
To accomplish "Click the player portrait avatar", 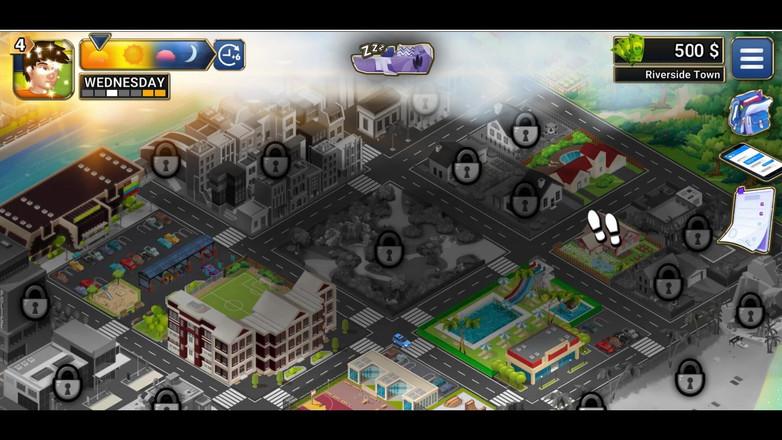I will click(44, 69).
